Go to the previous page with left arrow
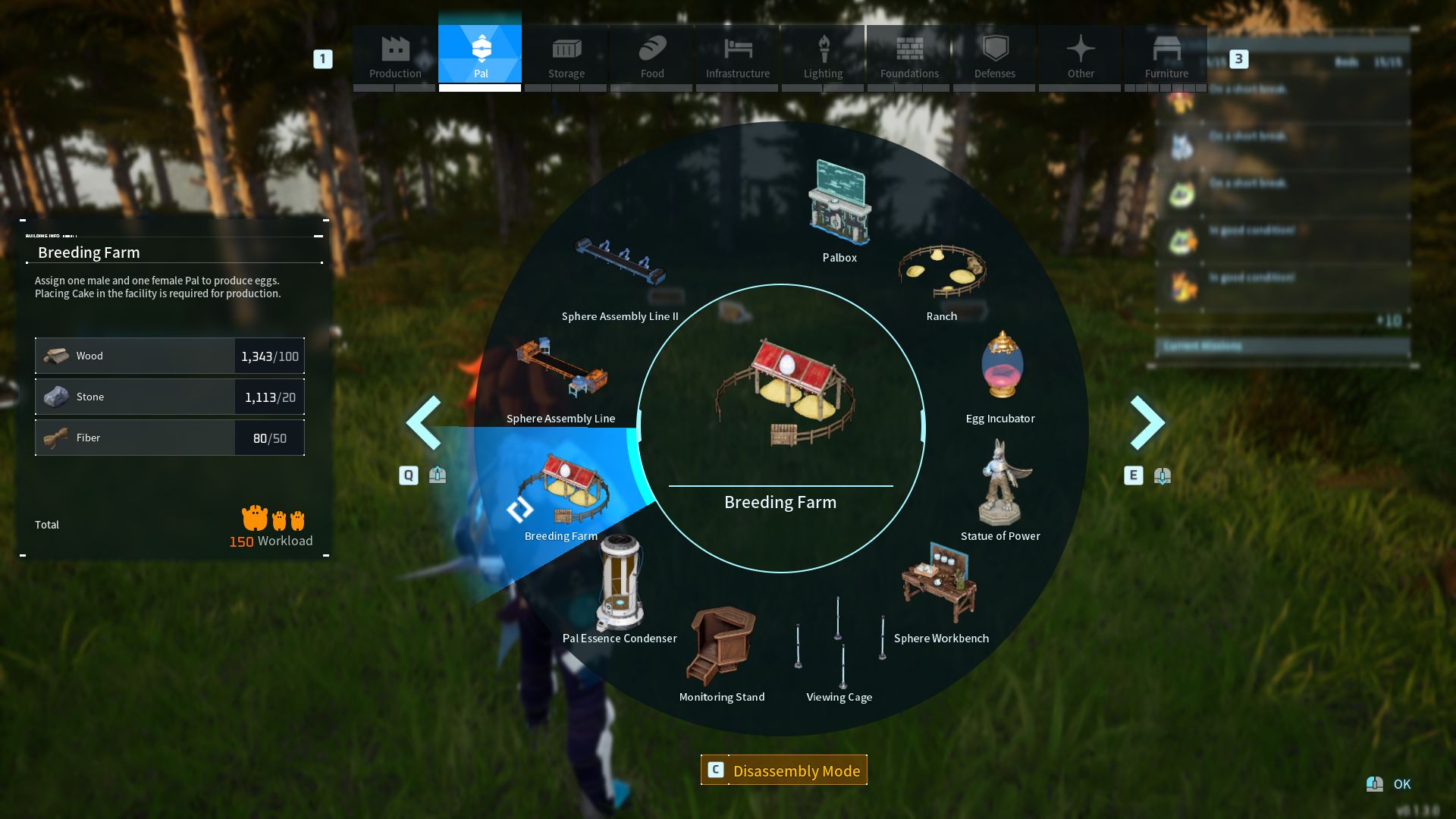The height and width of the screenshot is (819, 1456). pos(424,422)
